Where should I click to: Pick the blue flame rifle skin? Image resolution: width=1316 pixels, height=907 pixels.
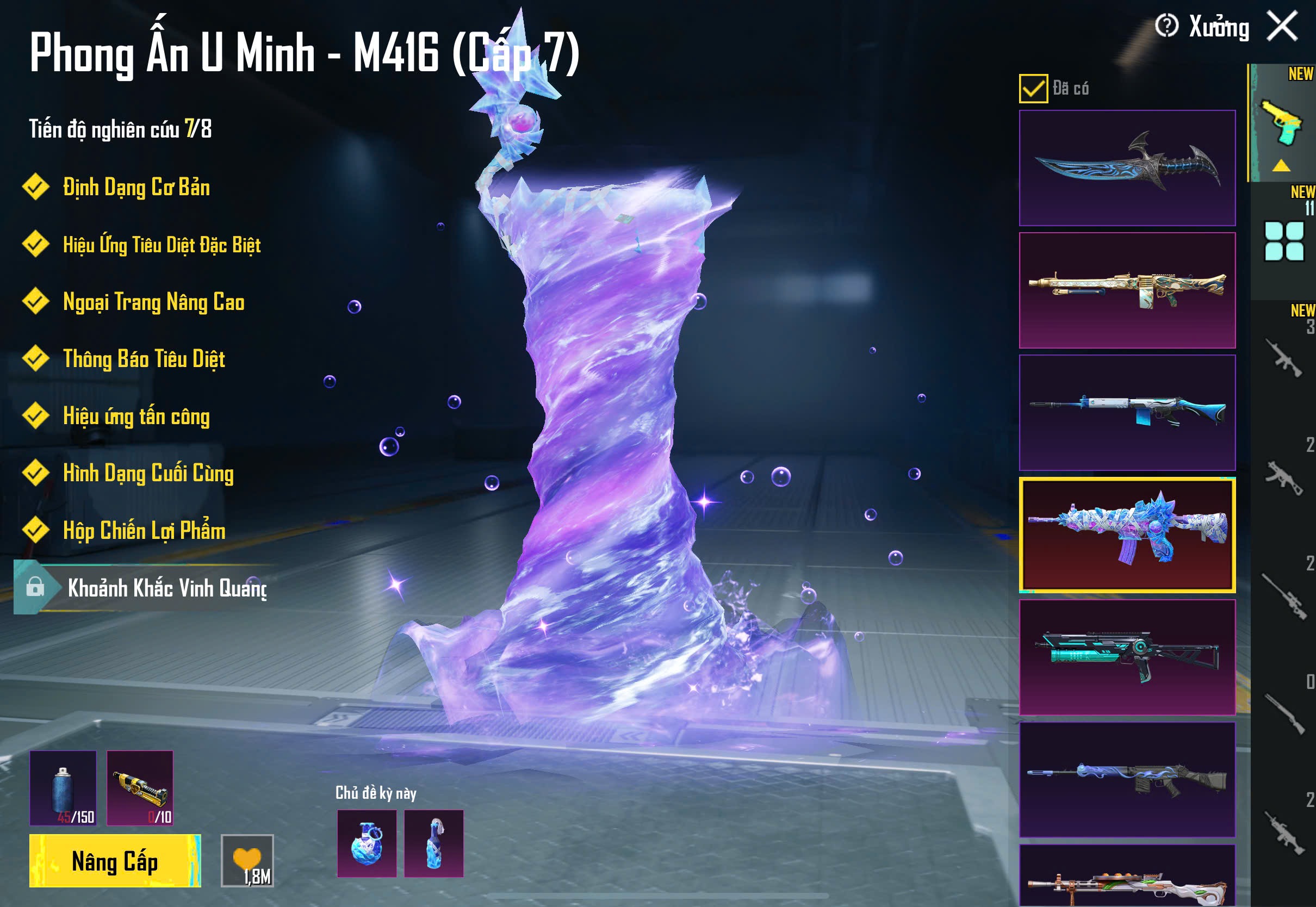point(1127,780)
